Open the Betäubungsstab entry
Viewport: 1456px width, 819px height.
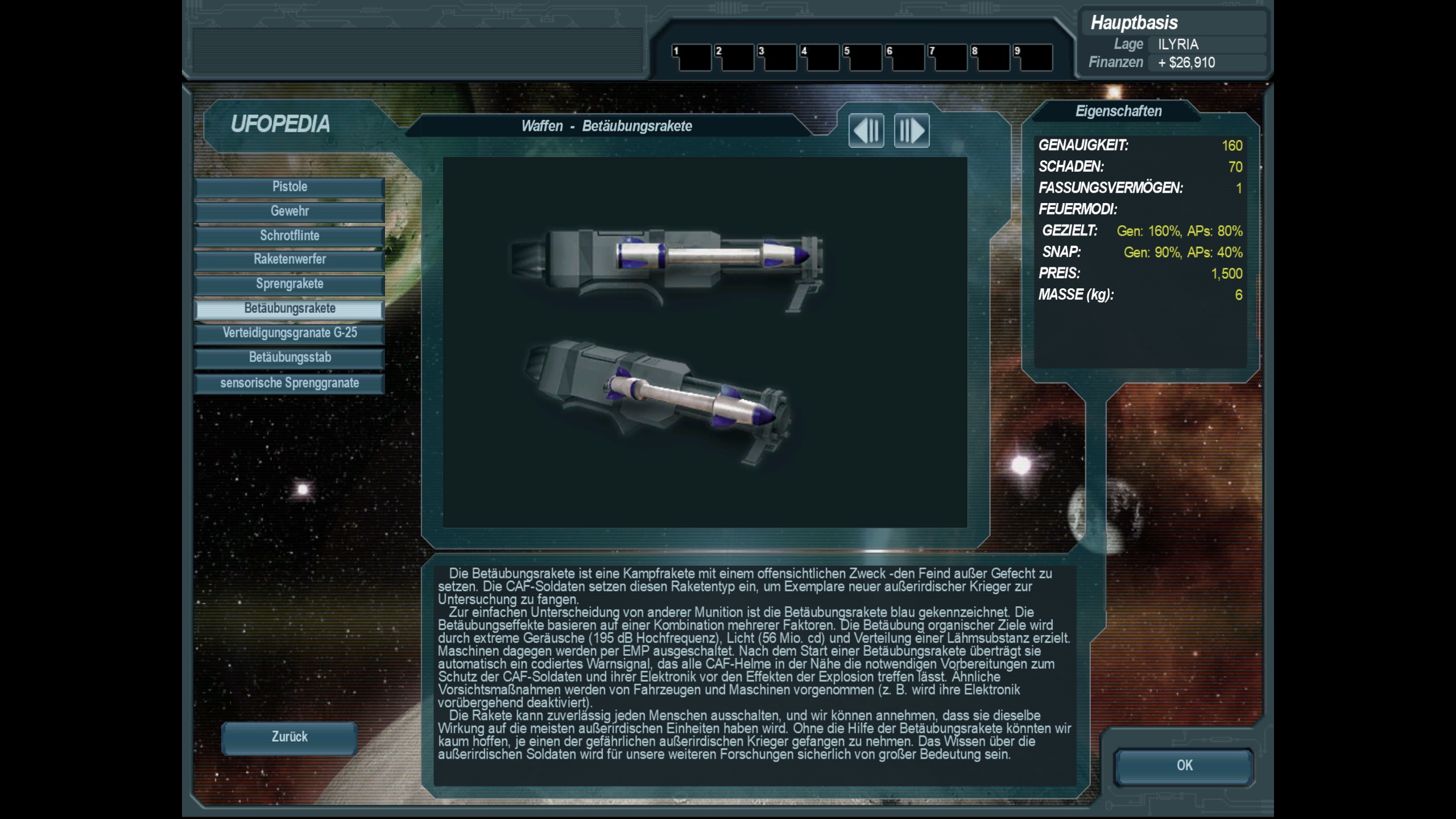289,358
